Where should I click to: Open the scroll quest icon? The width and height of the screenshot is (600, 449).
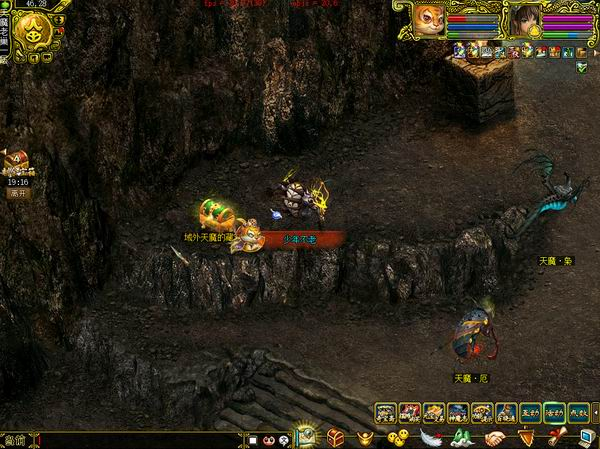(557, 438)
